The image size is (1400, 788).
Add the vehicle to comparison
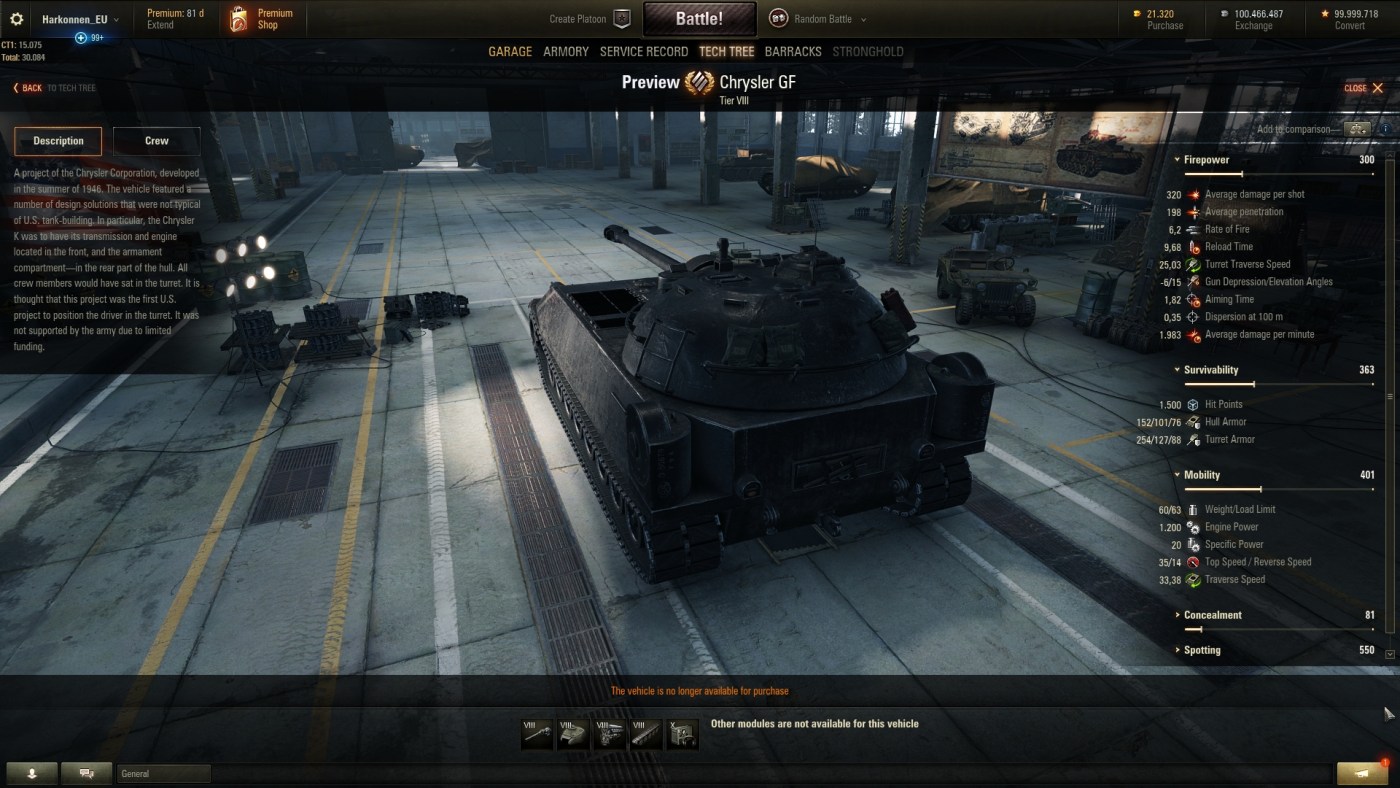pyautogui.click(x=1357, y=129)
